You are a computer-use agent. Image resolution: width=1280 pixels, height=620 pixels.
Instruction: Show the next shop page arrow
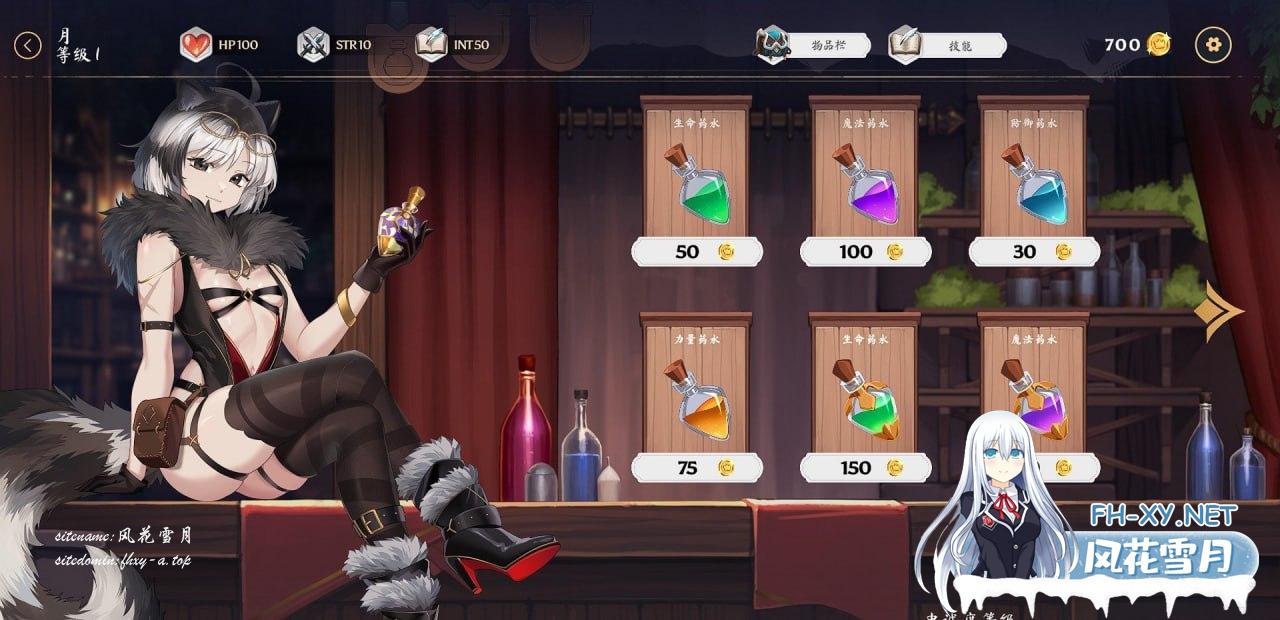(x=1217, y=311)
